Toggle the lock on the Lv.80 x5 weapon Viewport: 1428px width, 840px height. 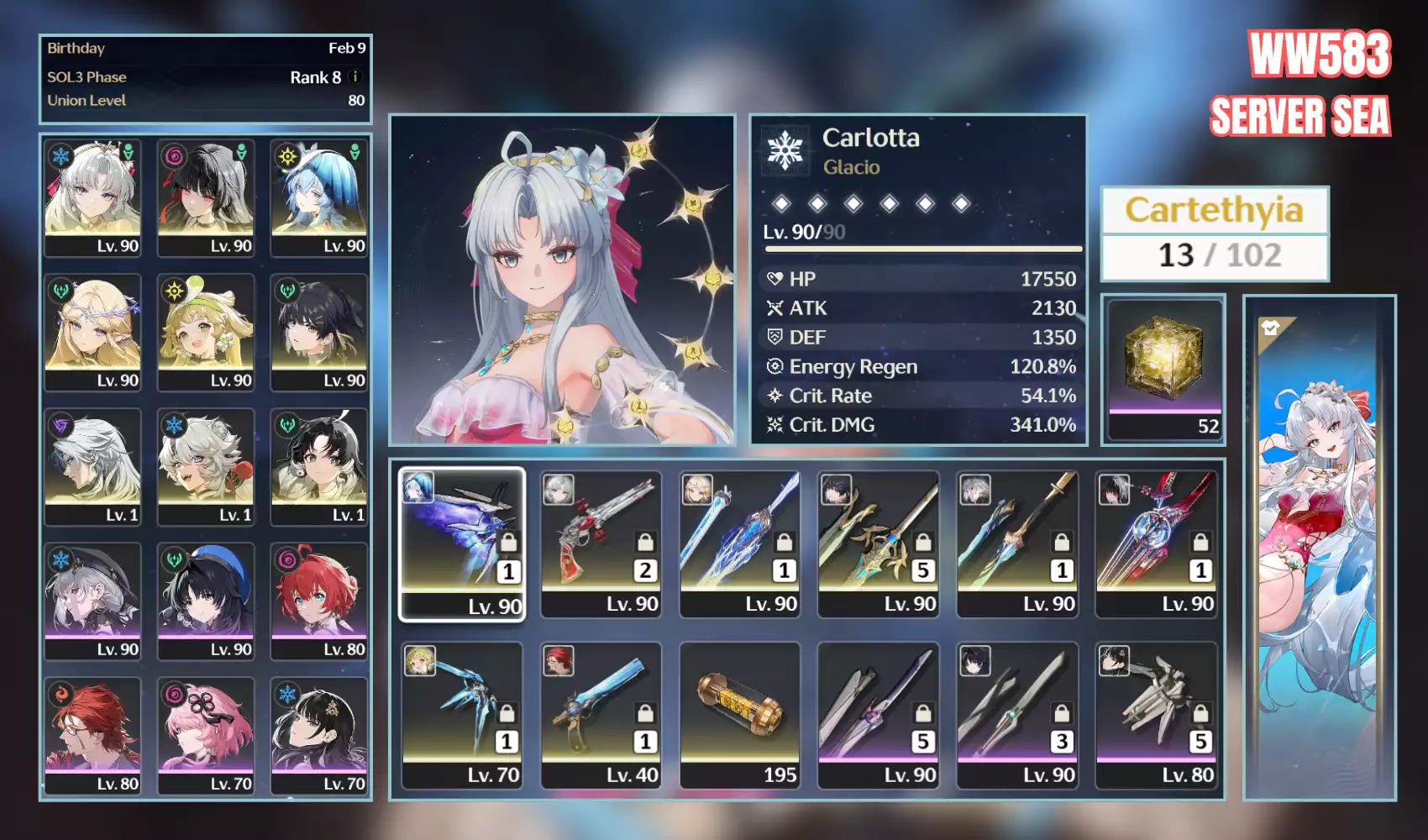(x=1201, y=714)
